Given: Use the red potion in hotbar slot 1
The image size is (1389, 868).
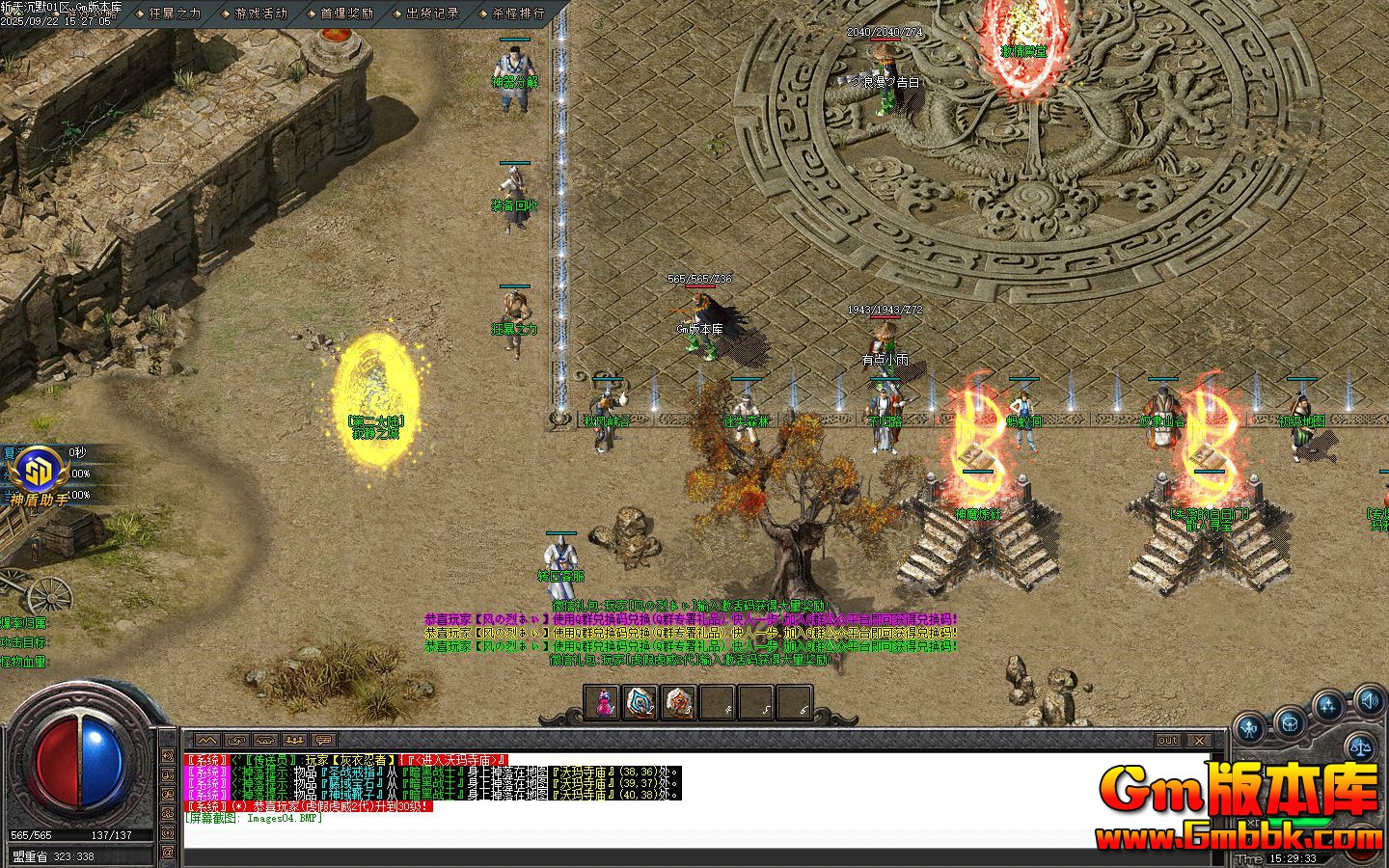Looking at the screenshot, I should 603,699.
